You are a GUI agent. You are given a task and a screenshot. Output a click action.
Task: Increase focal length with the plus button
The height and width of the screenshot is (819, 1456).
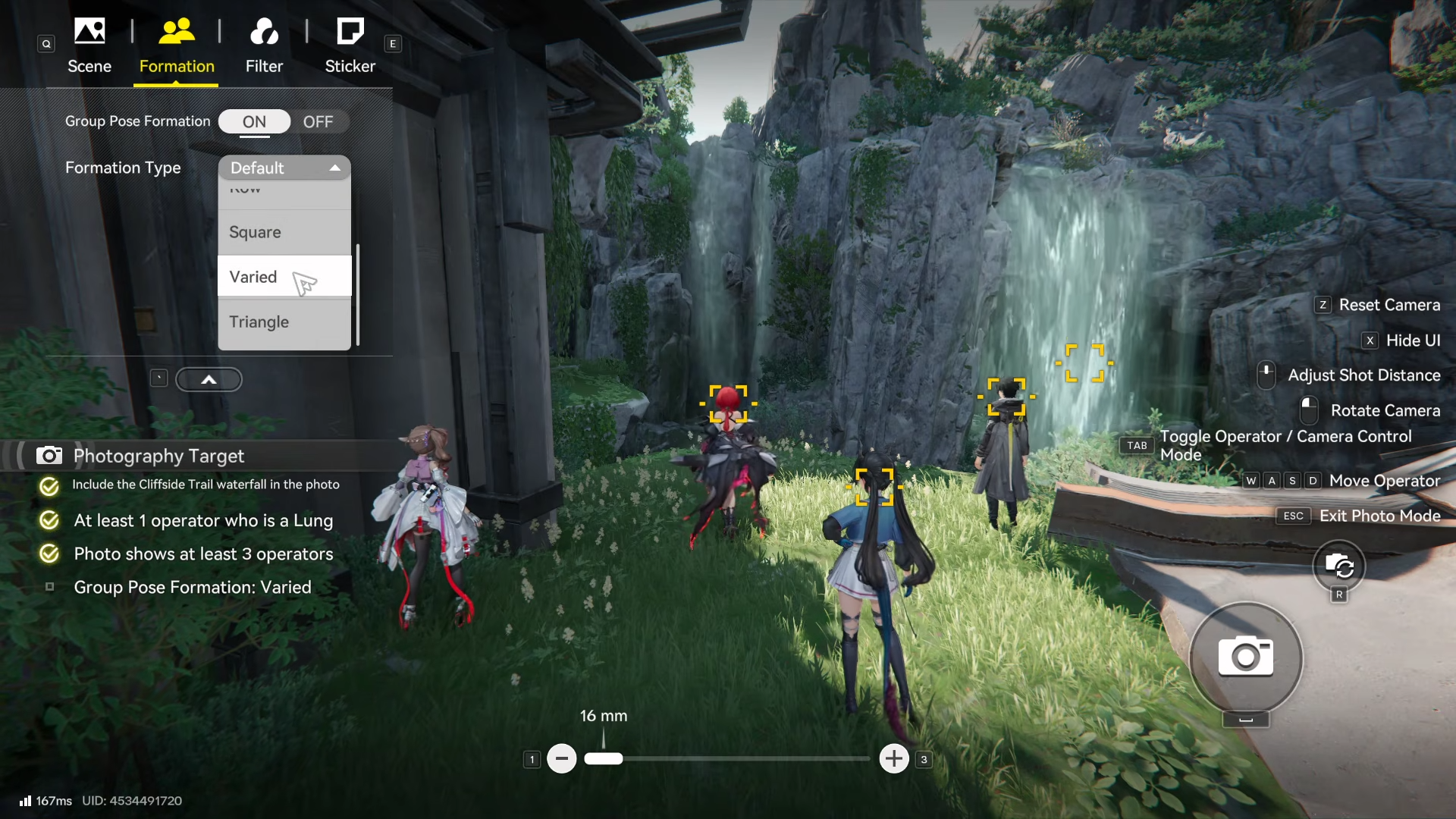[x=894, y=758]
